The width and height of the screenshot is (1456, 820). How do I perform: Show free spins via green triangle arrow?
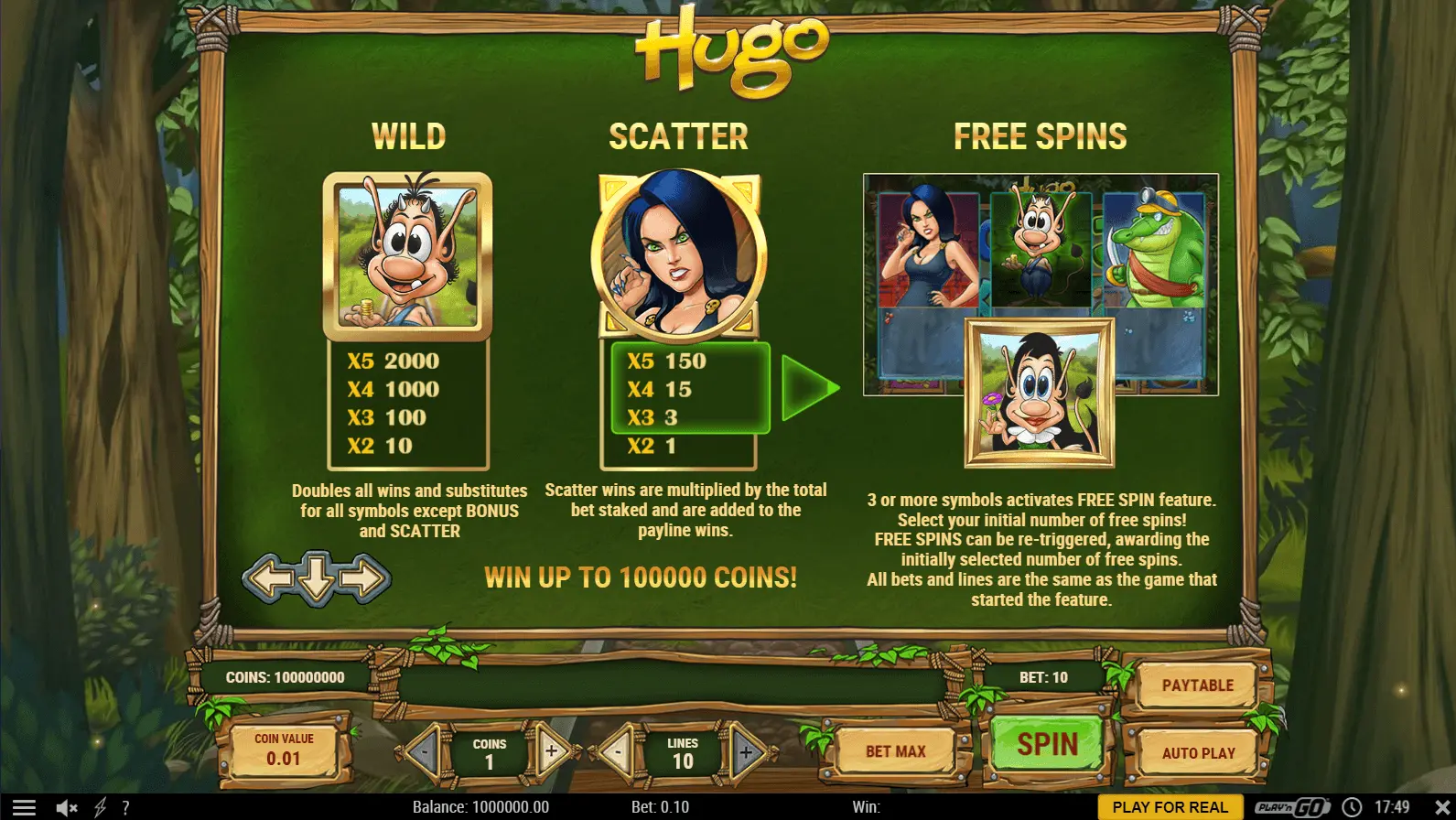tap(809, 388)
